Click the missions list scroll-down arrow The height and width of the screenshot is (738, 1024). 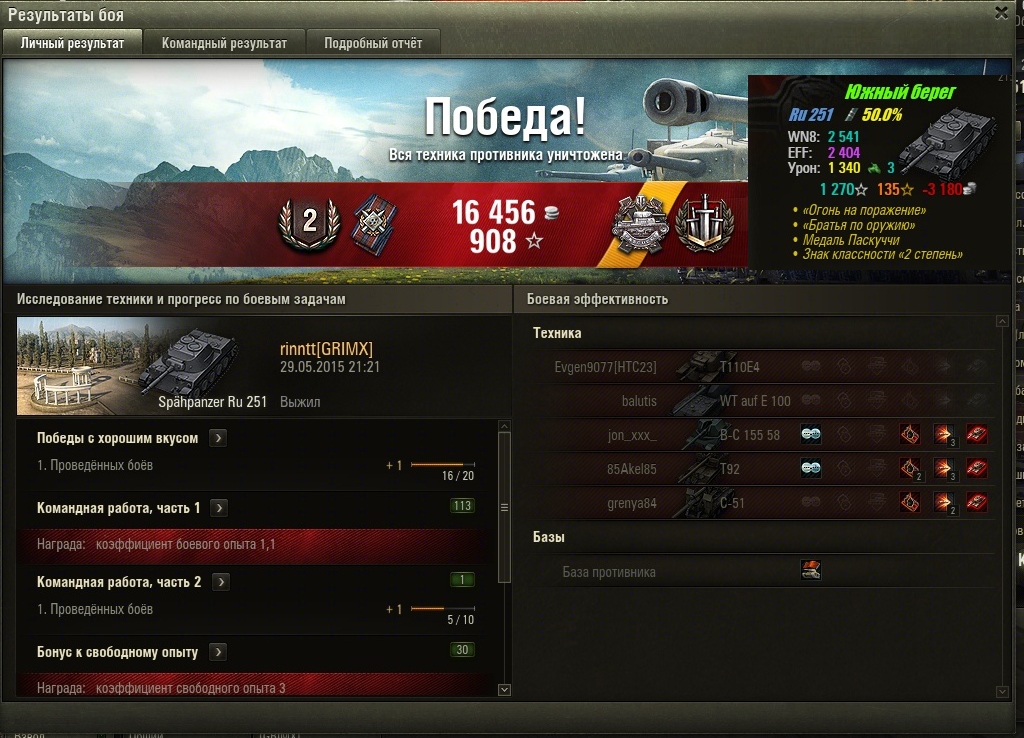504,689
